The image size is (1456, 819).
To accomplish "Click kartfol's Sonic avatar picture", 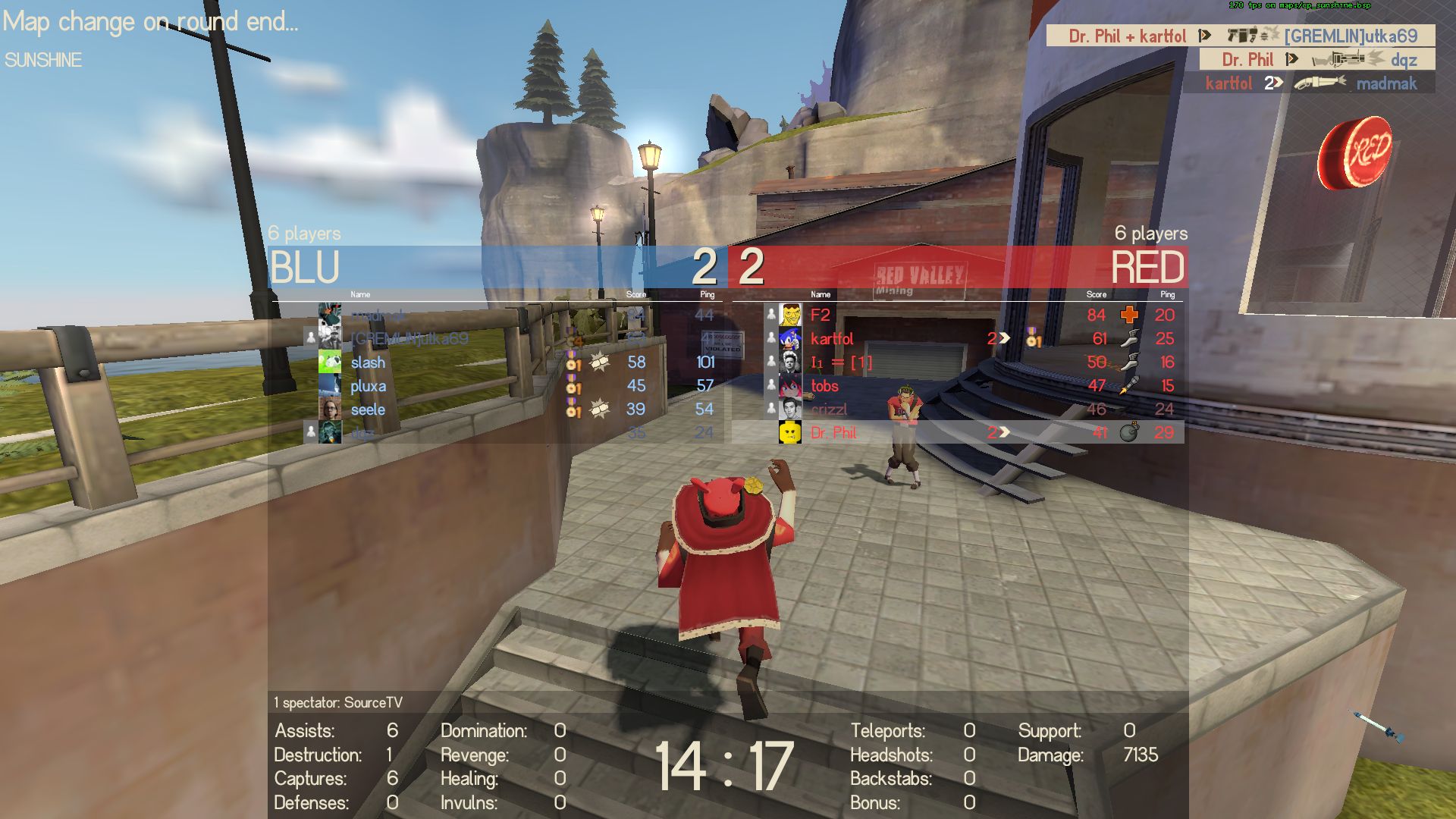I will coord(790,338).
